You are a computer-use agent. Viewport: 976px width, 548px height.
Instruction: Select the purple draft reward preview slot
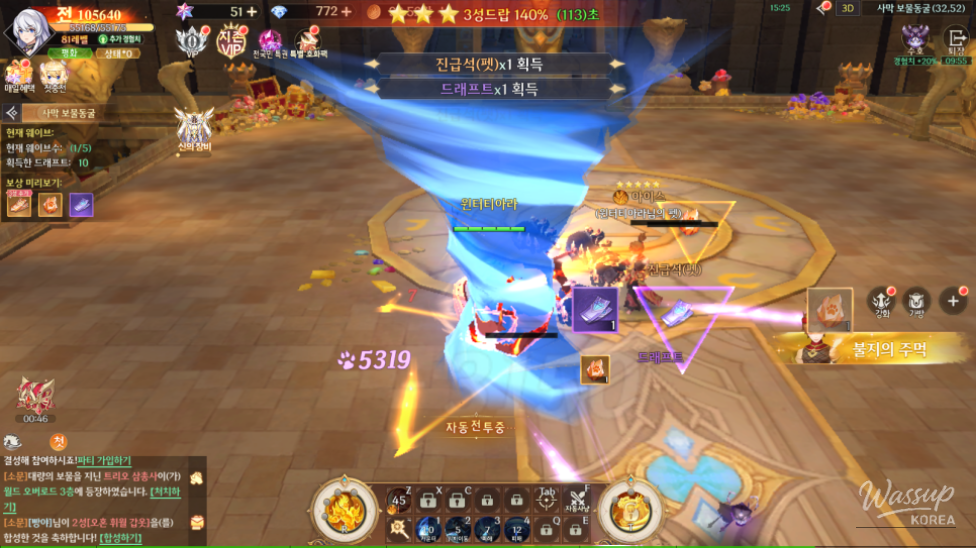tap(81, 204)
